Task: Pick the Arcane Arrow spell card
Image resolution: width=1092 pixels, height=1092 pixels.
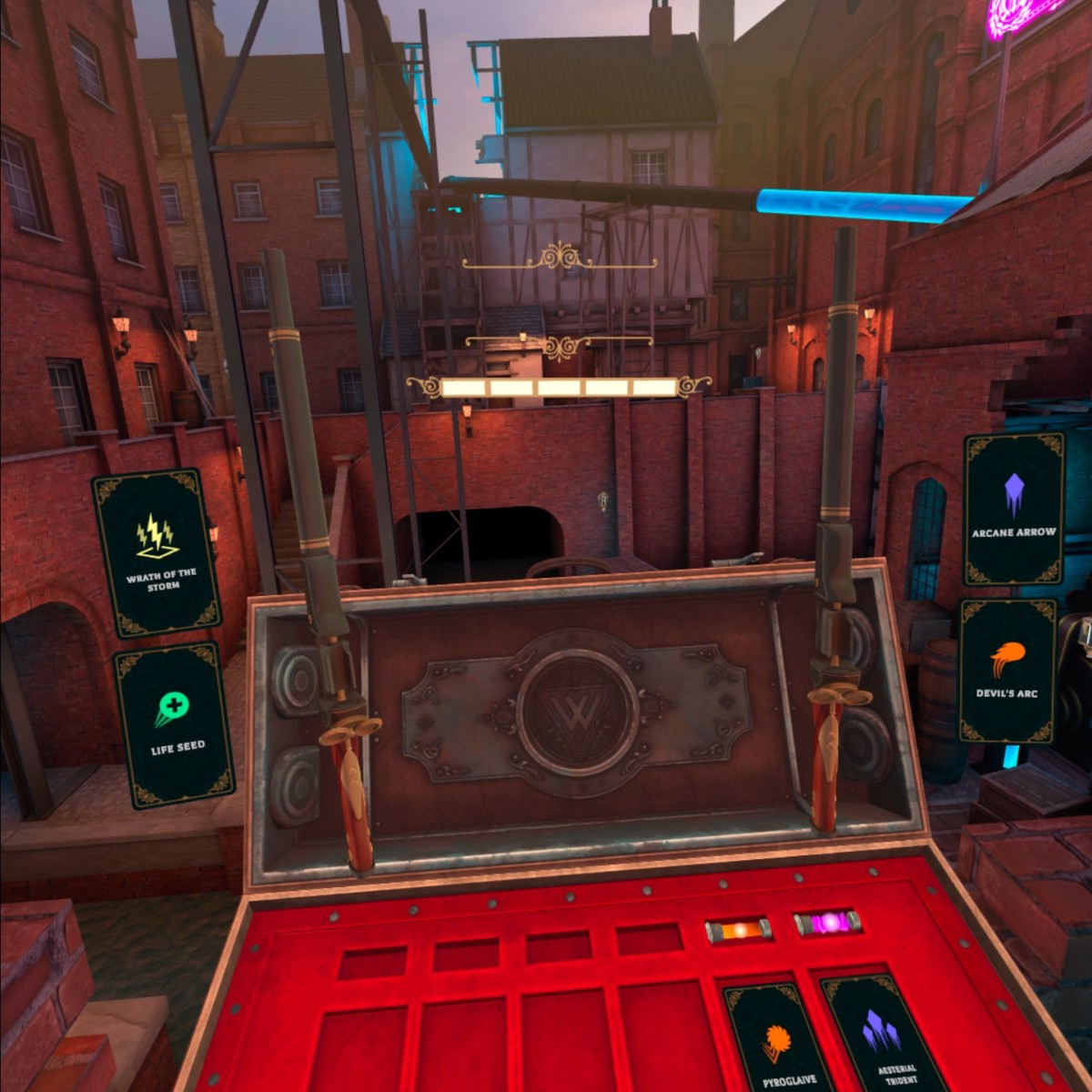Action: pos(1014,509)
